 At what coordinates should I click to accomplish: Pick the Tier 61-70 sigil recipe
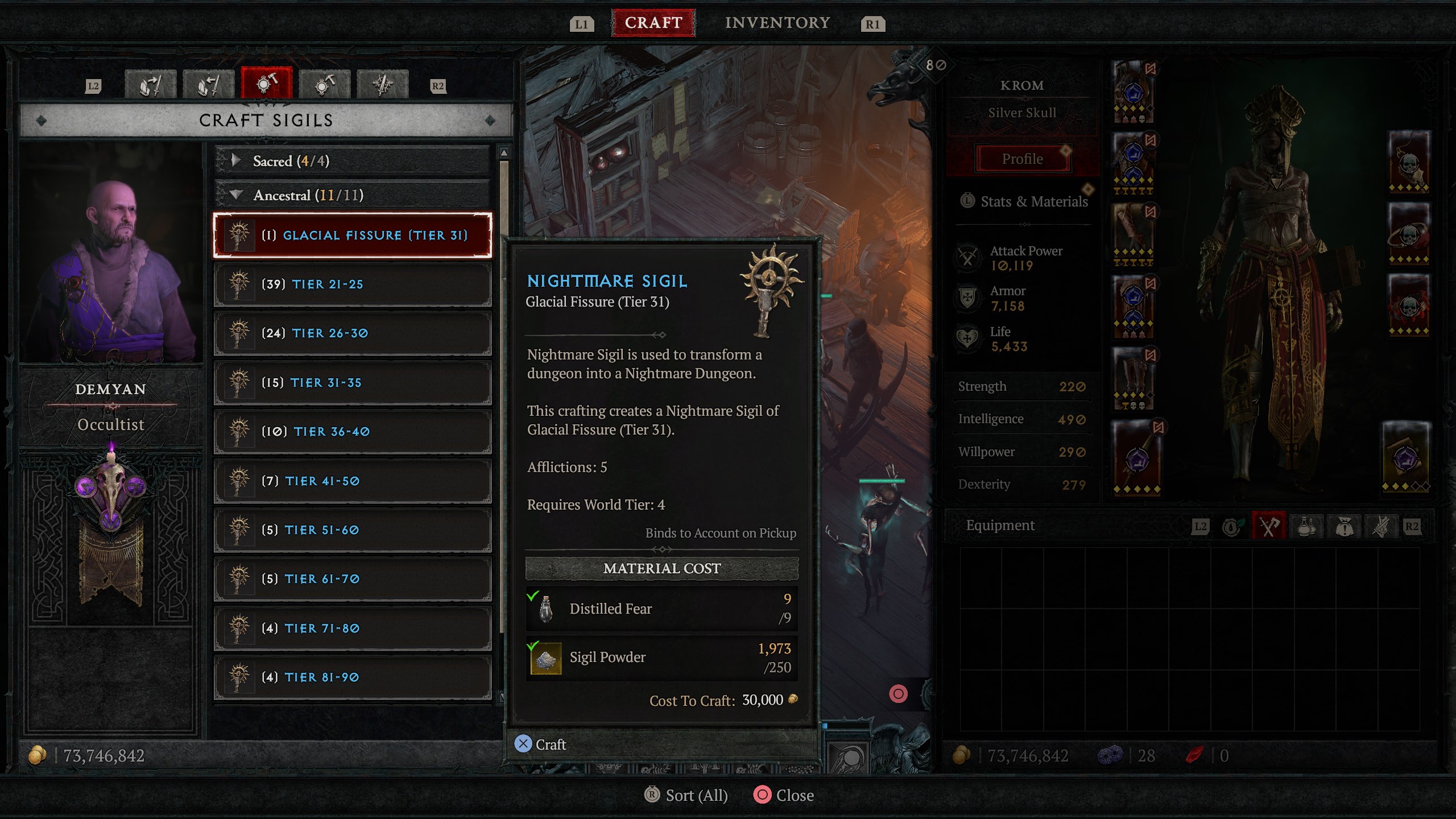[353, 579]
